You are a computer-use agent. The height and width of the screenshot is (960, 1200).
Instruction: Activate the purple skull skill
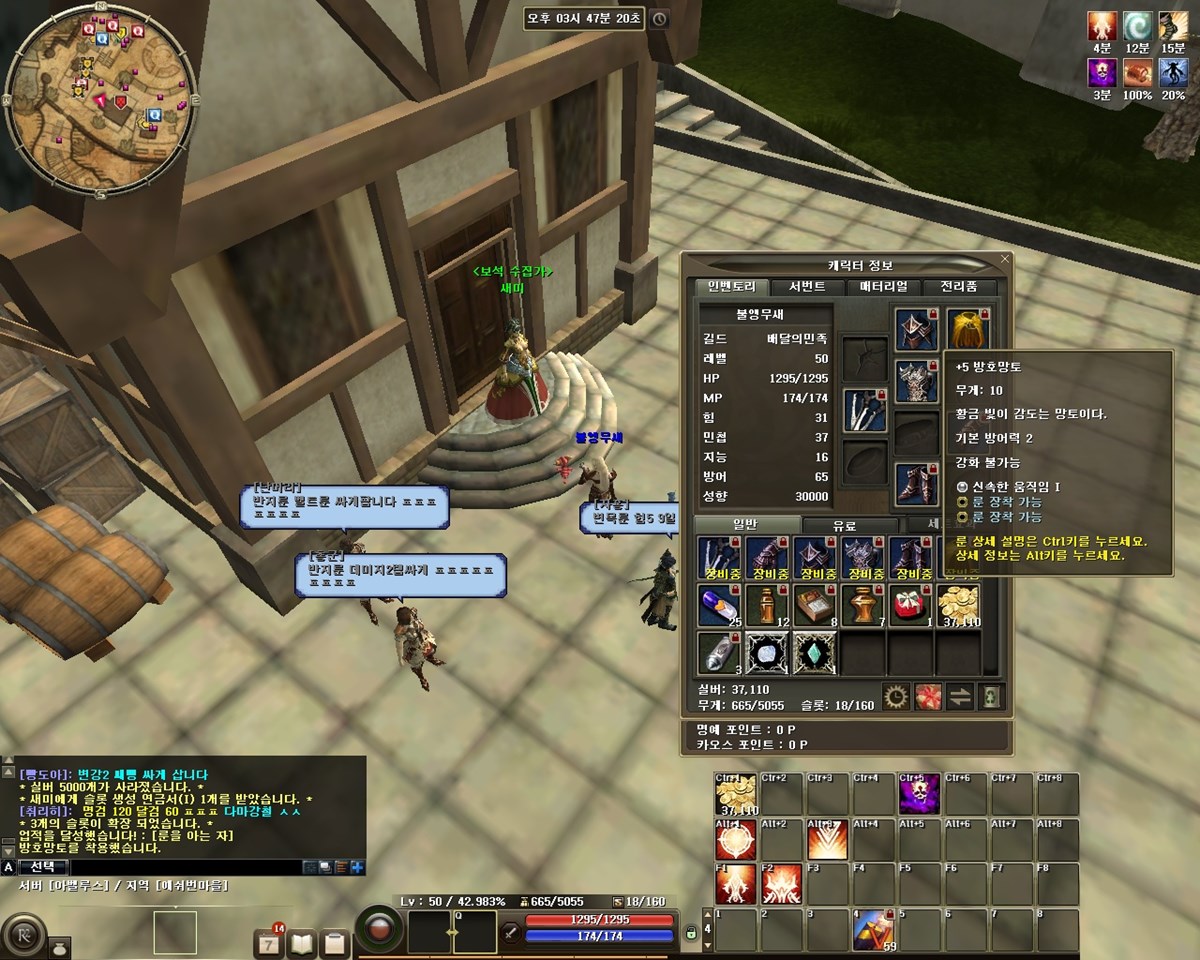tap(918, 794)
